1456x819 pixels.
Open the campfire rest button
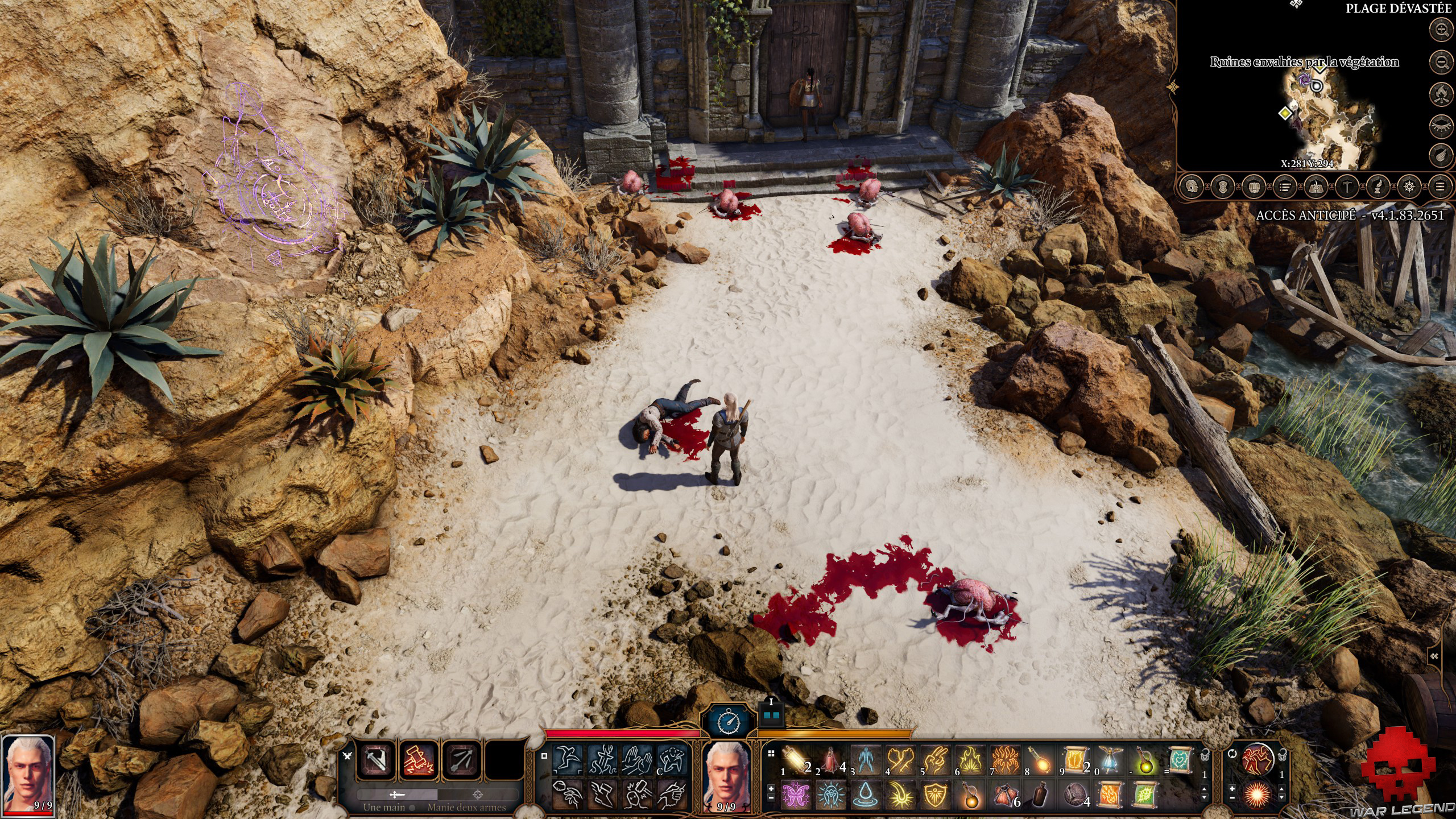pyautogui.click(x=1441, y=93)
